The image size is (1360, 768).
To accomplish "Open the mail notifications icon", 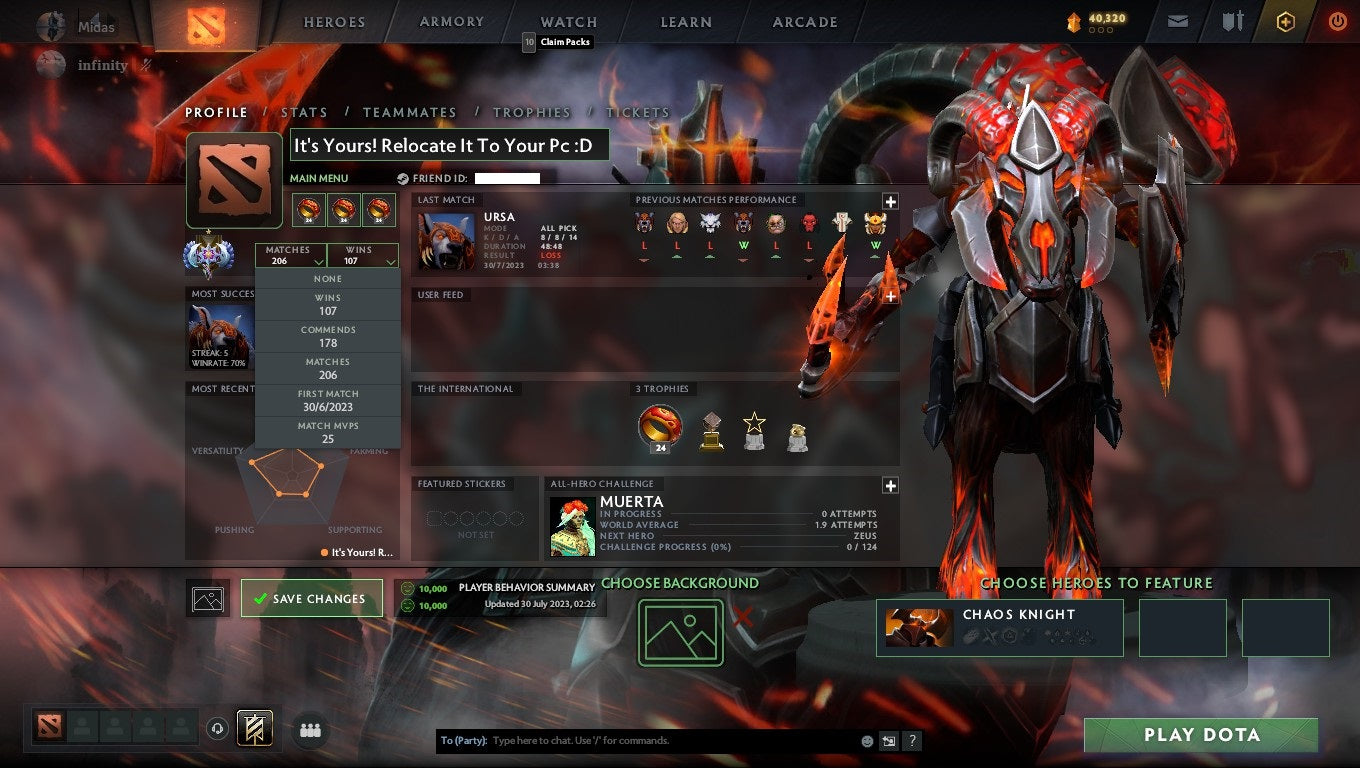I will tap(1176, 21).
